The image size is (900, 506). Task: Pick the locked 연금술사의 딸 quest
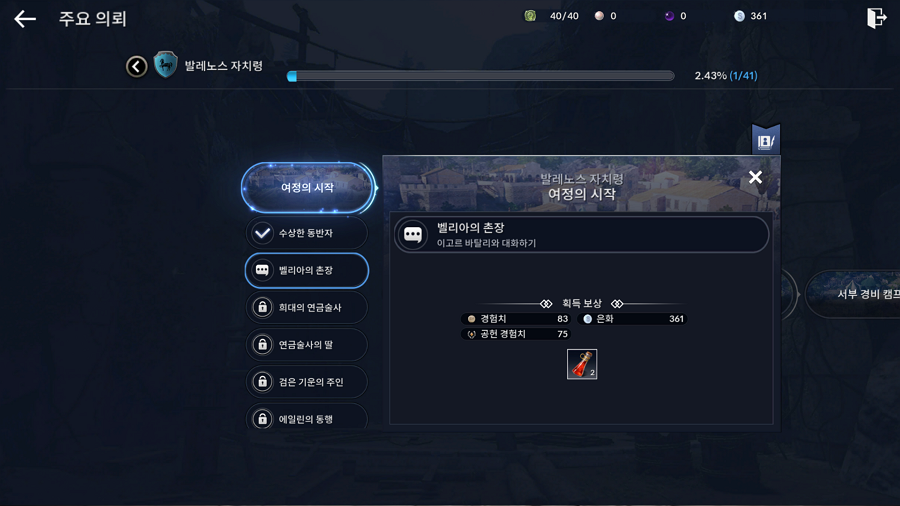[x=307, y=345]
